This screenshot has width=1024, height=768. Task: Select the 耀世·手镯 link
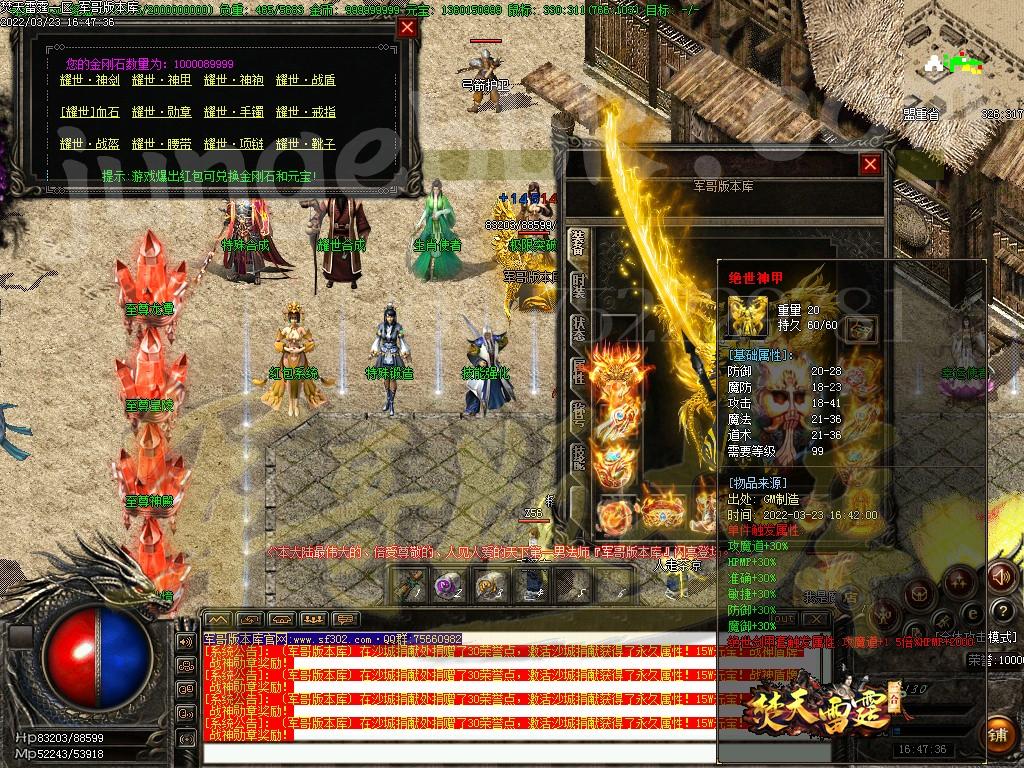click(233, 112)
